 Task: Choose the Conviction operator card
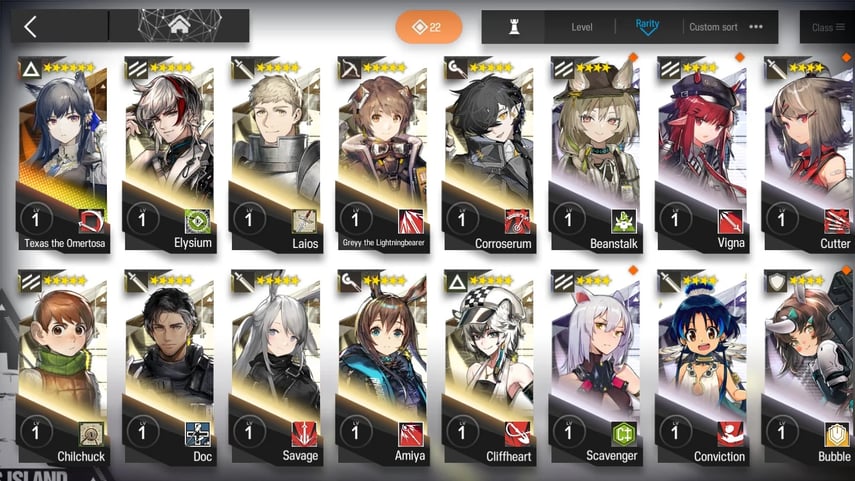point(702,365)
